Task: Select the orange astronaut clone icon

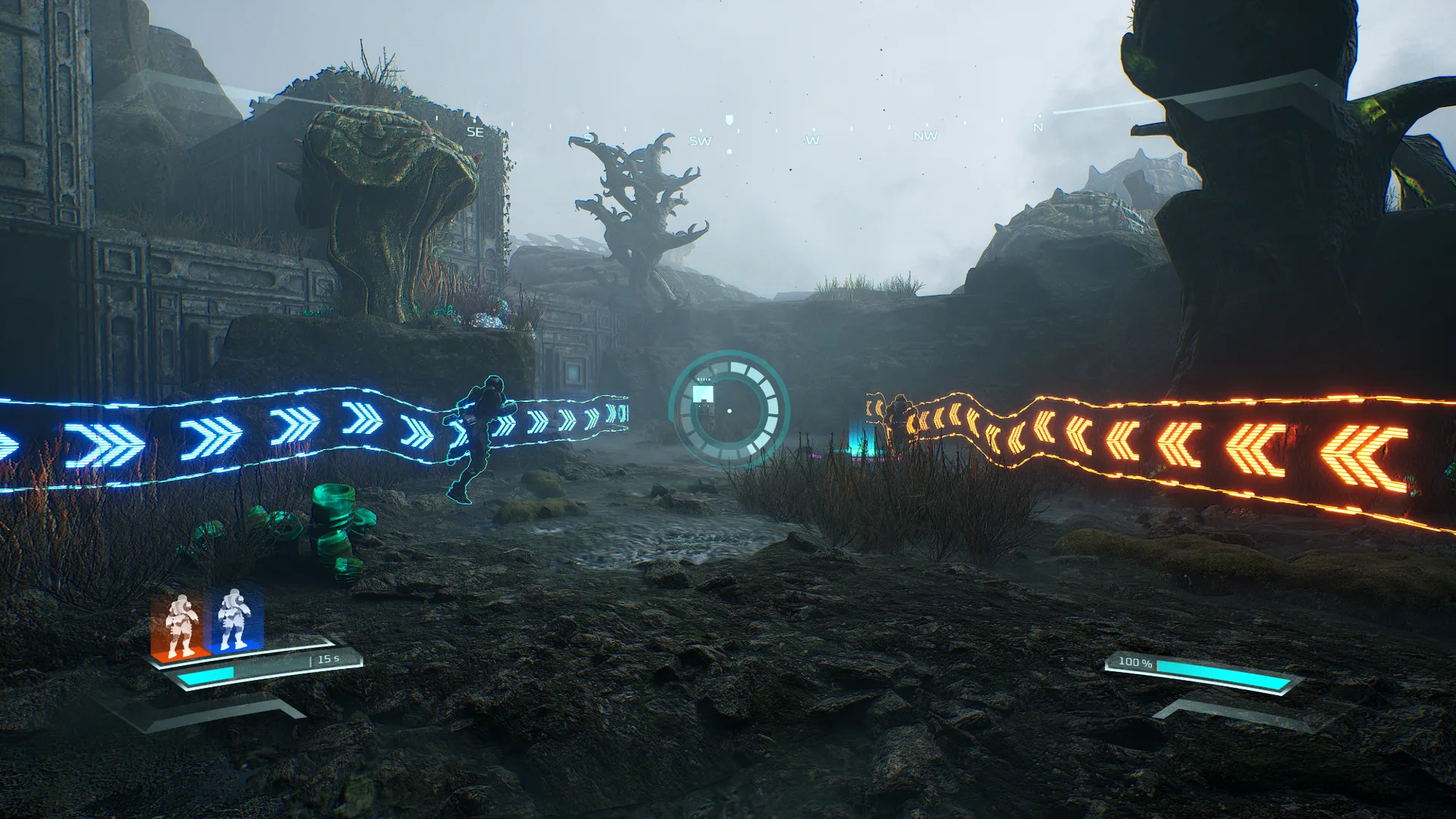Action: click(x=180, y=626)
